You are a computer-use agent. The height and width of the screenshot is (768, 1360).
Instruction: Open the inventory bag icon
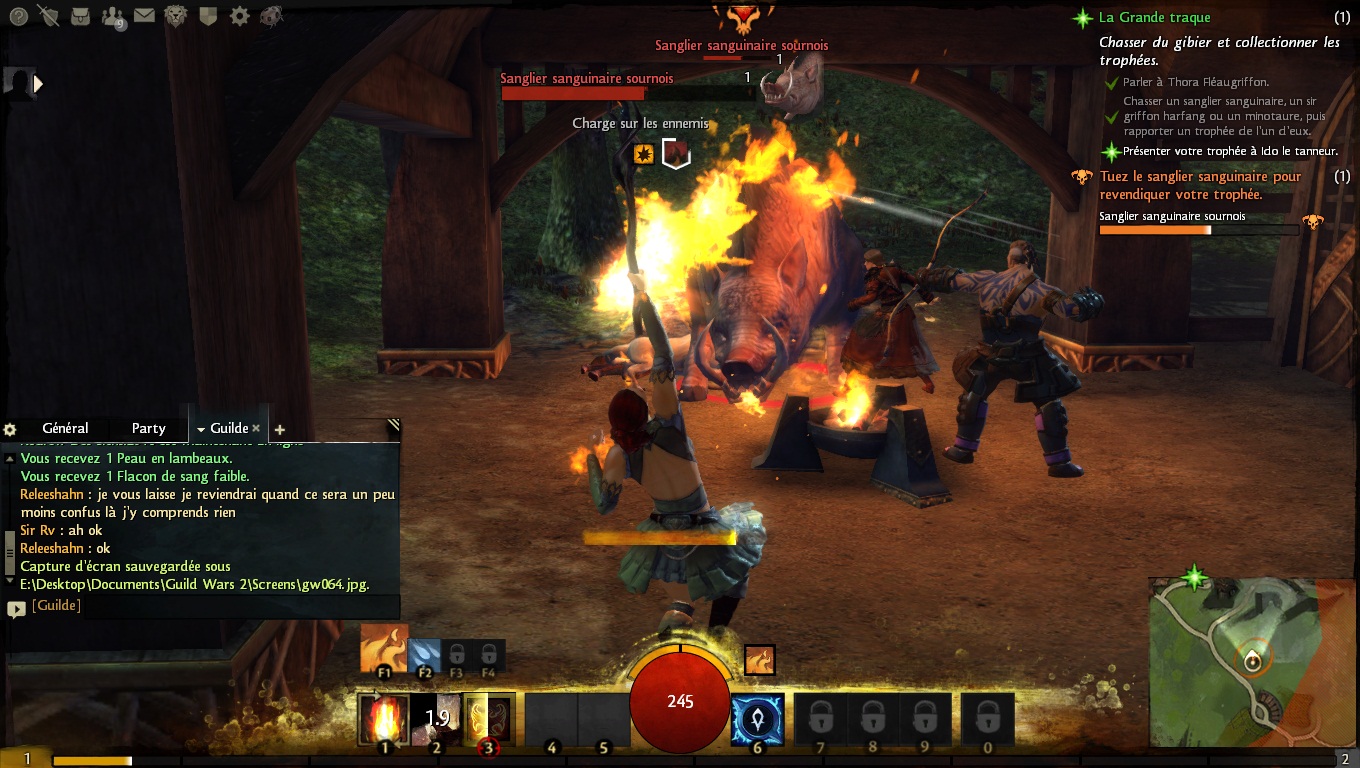pos(80,16)
